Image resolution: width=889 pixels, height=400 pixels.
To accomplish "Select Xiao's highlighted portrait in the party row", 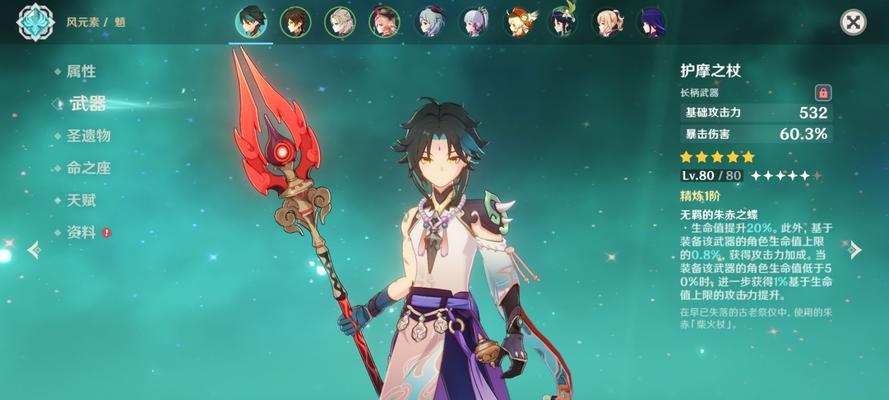I will [x=251, y=21].
